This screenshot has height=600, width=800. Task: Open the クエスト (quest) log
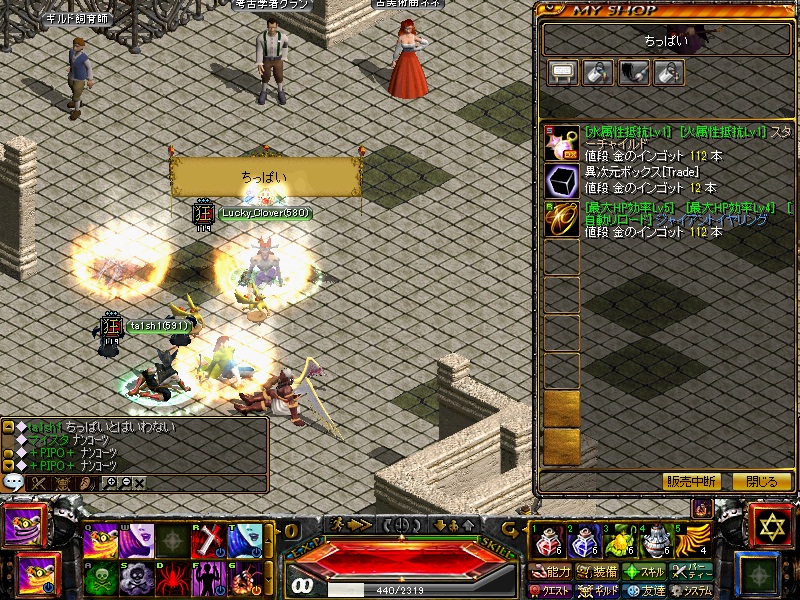[x=552, y=590]
